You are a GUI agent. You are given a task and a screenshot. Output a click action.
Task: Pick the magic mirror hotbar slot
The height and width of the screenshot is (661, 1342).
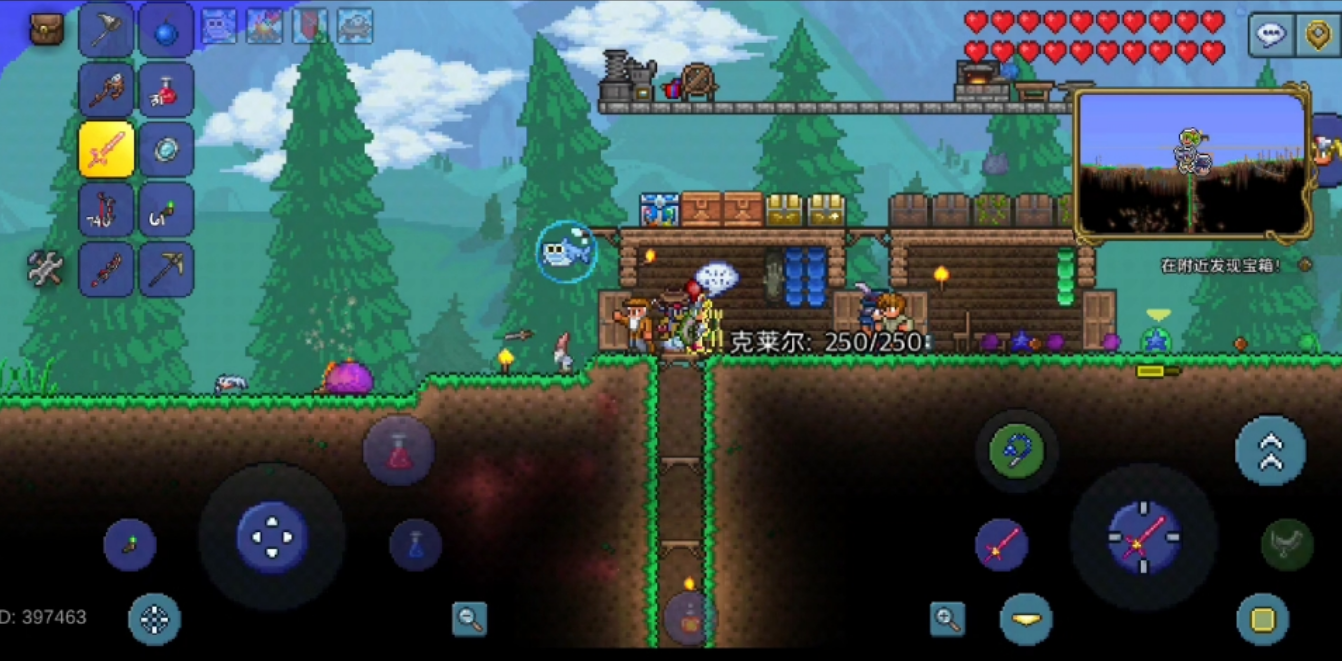point(166,150)
